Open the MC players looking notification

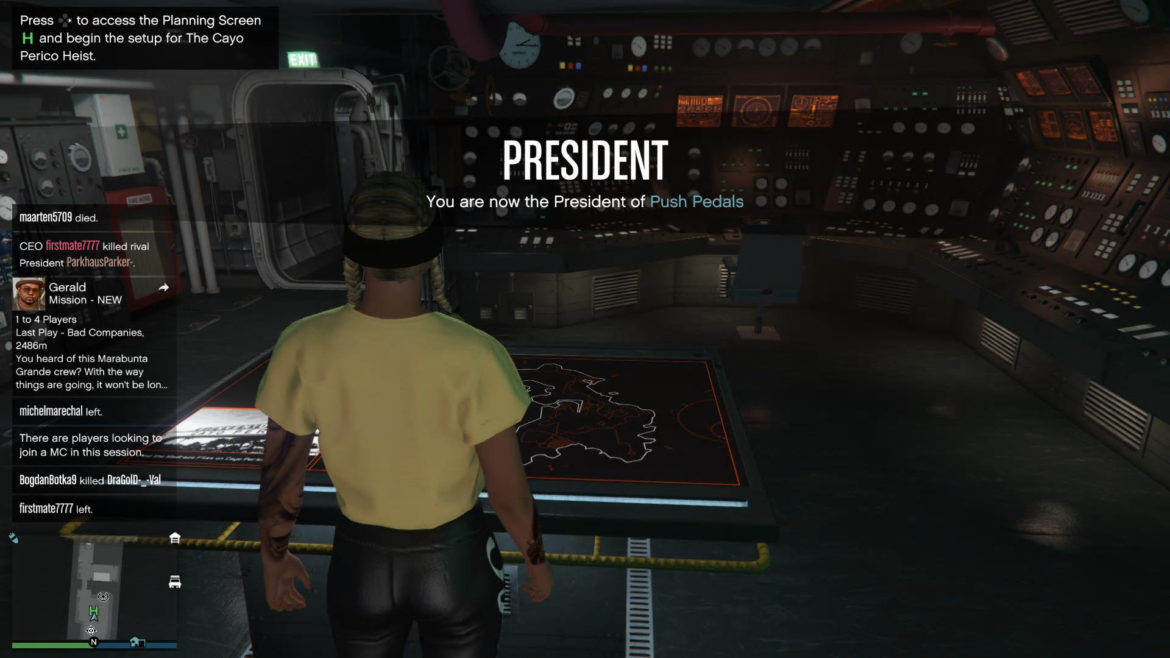click(90, 445)
